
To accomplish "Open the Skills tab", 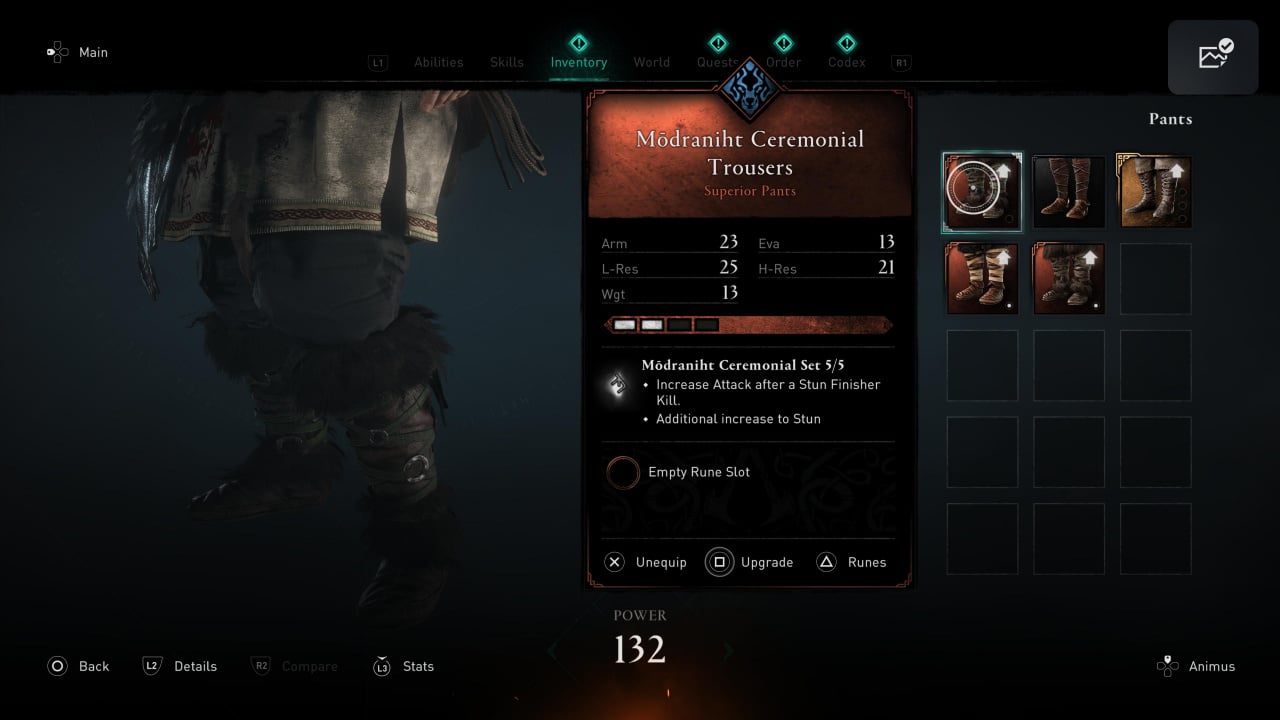I will (506, 62).
